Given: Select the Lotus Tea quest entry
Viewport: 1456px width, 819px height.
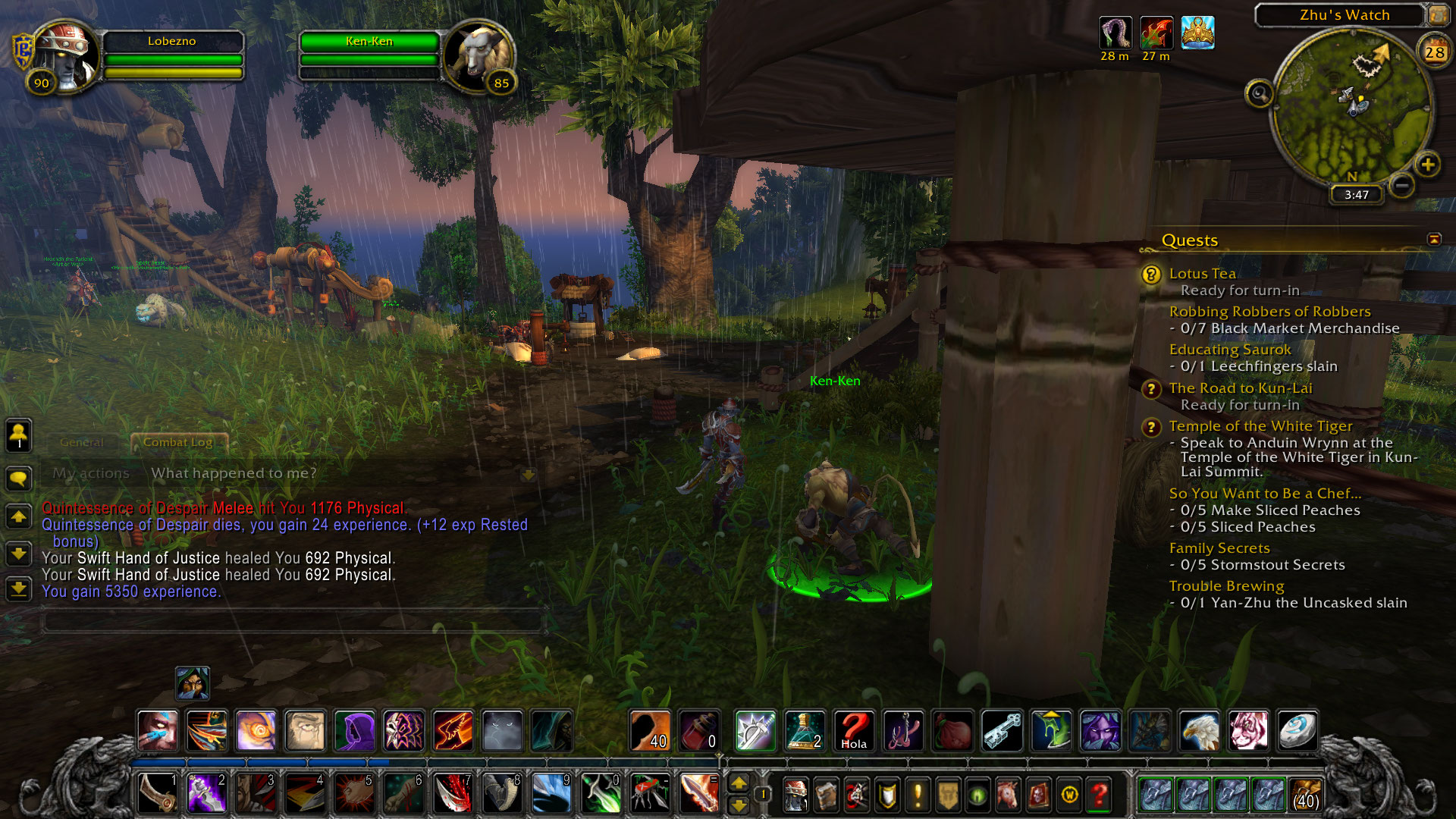Looking at the screenshot, I should pos(1202,274).
